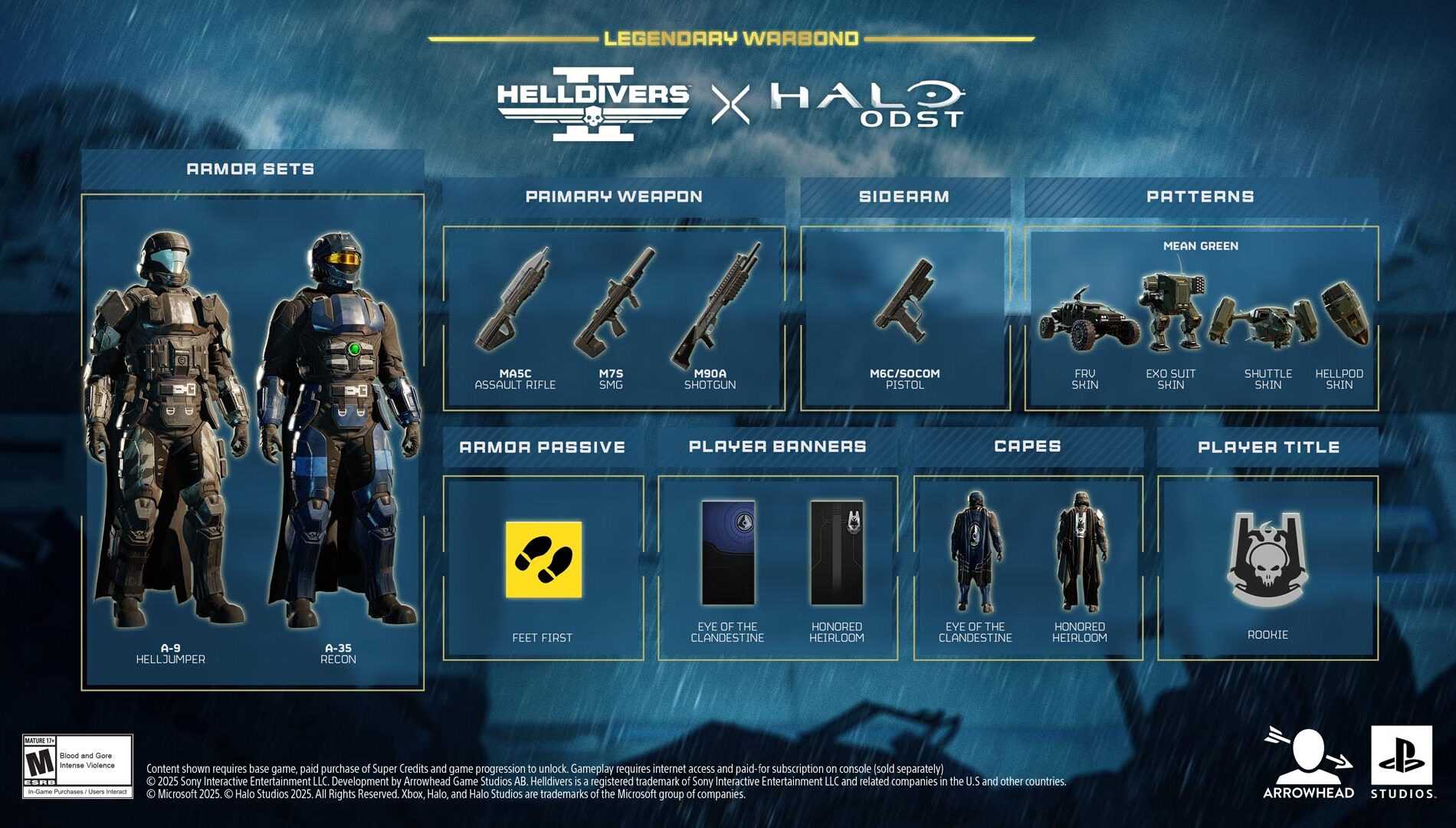Viewport: 1456px width, 828px height.
Task: Select the Honored Heirloom player banner
Action: (837, 553)
